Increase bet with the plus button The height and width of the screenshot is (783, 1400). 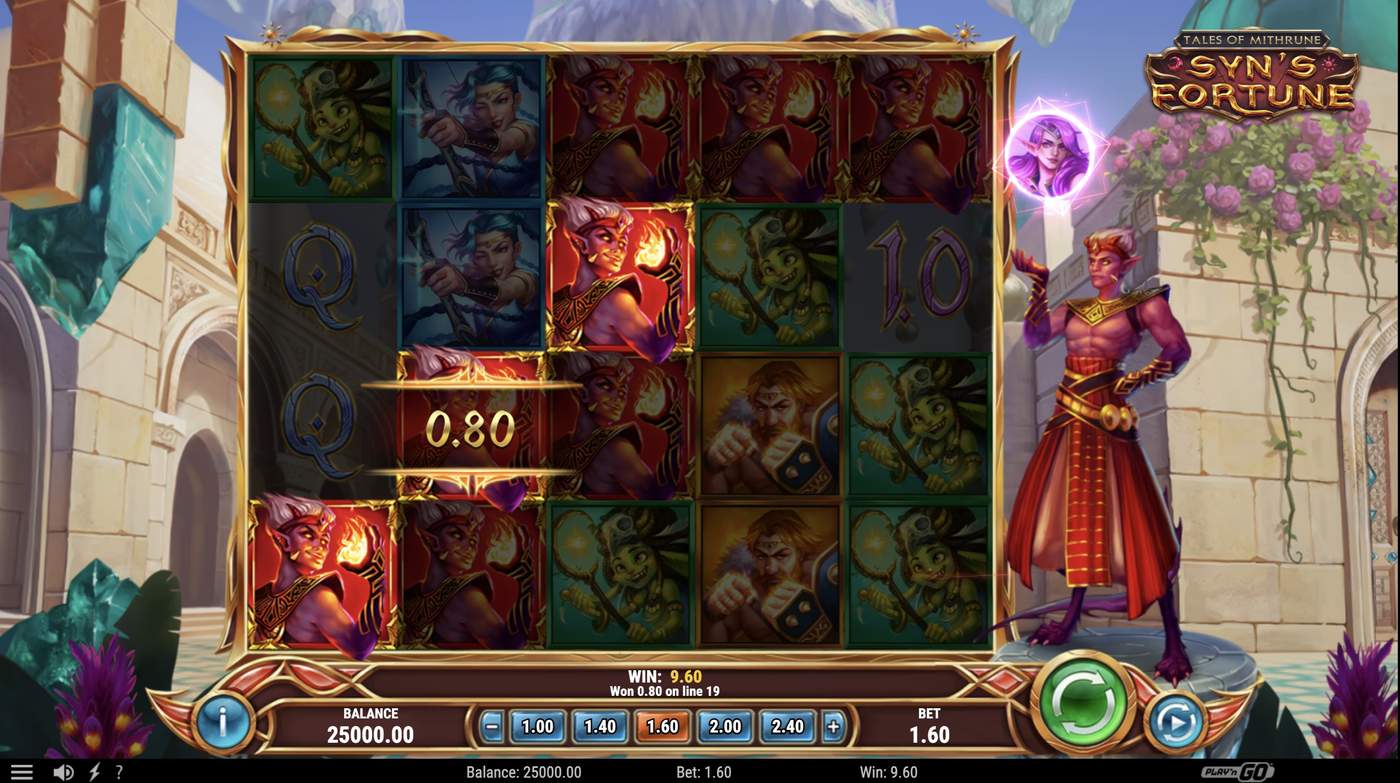click(834, 727)
